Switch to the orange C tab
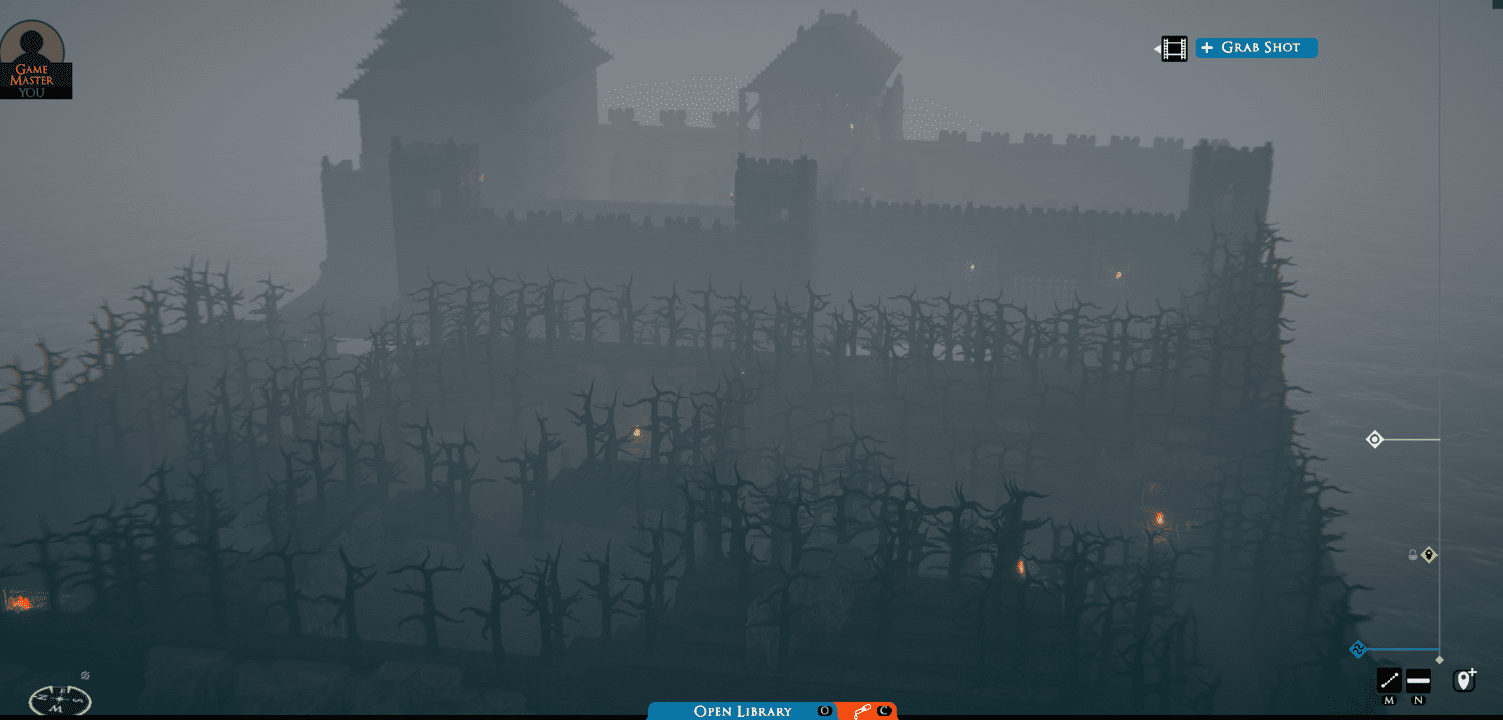 pos(882,711)
